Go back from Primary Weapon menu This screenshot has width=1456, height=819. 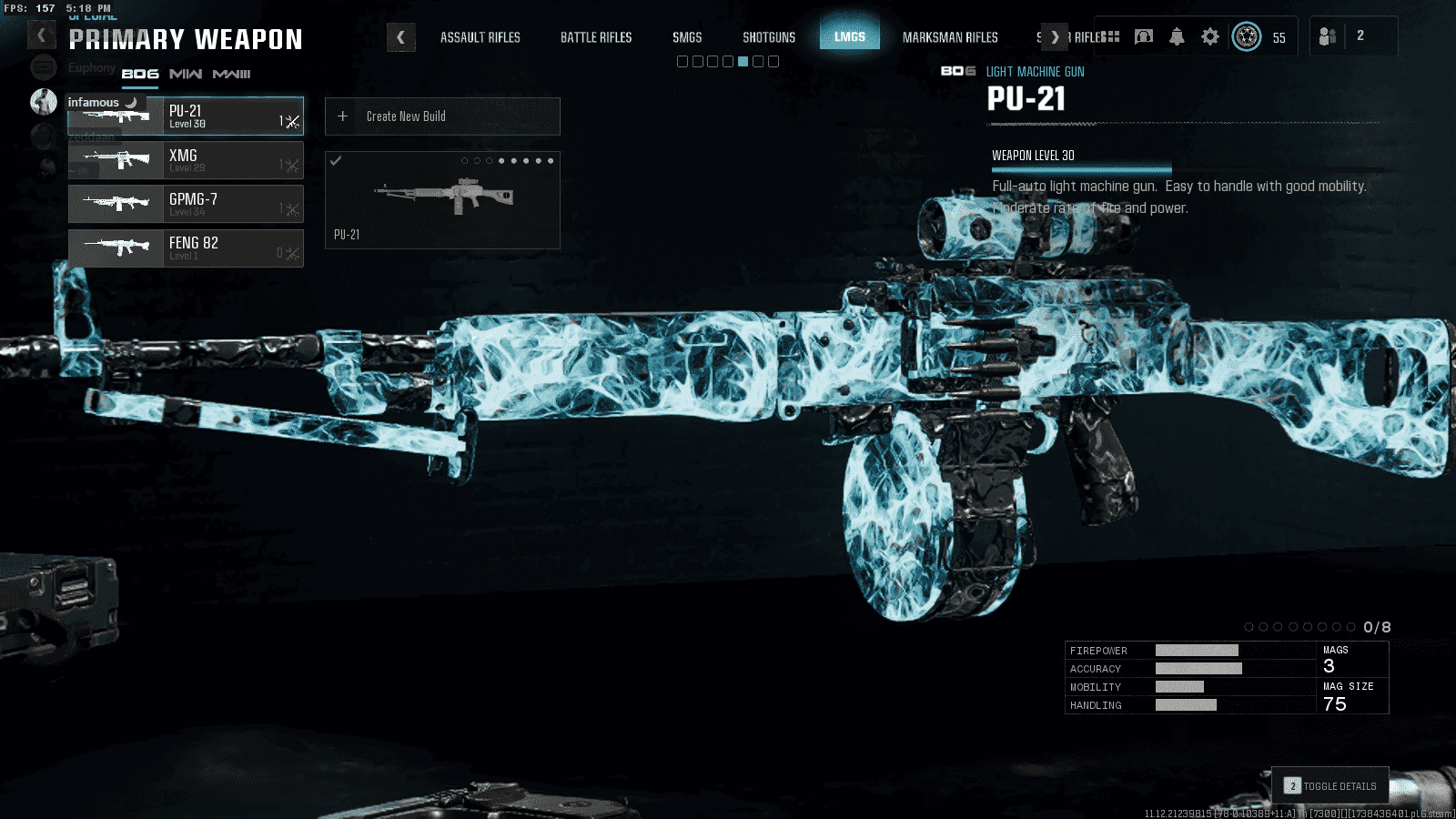pyautogui.click(x=41, y=35)
